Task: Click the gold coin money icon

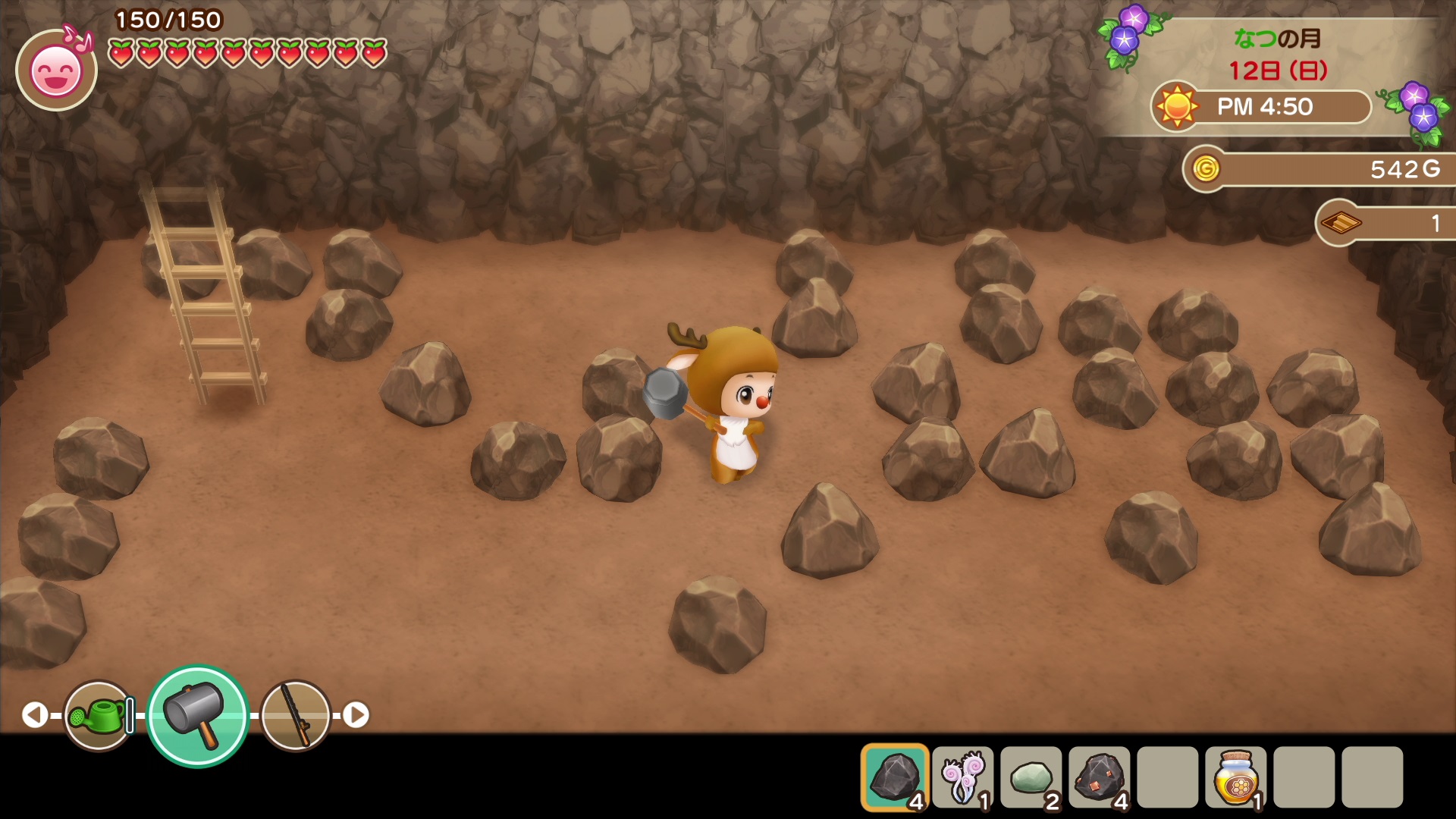Action: [x=1206, y=168]
